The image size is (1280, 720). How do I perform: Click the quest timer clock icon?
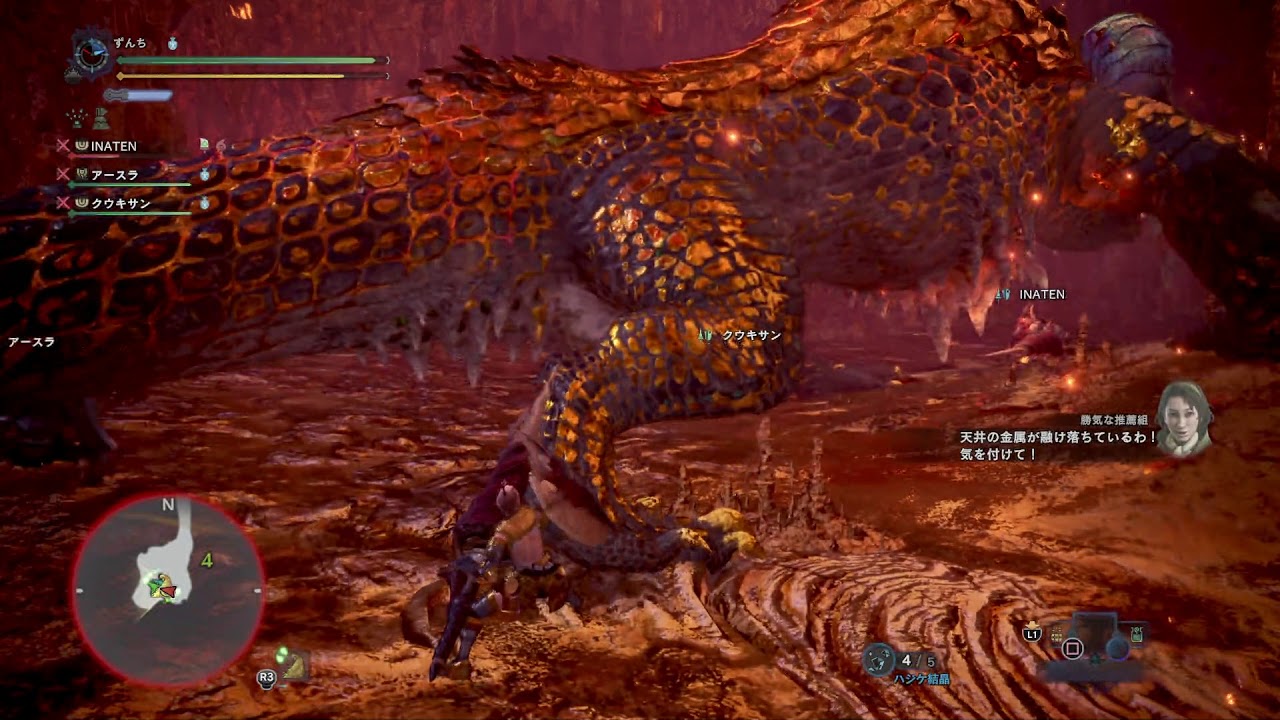click(90, 54)
